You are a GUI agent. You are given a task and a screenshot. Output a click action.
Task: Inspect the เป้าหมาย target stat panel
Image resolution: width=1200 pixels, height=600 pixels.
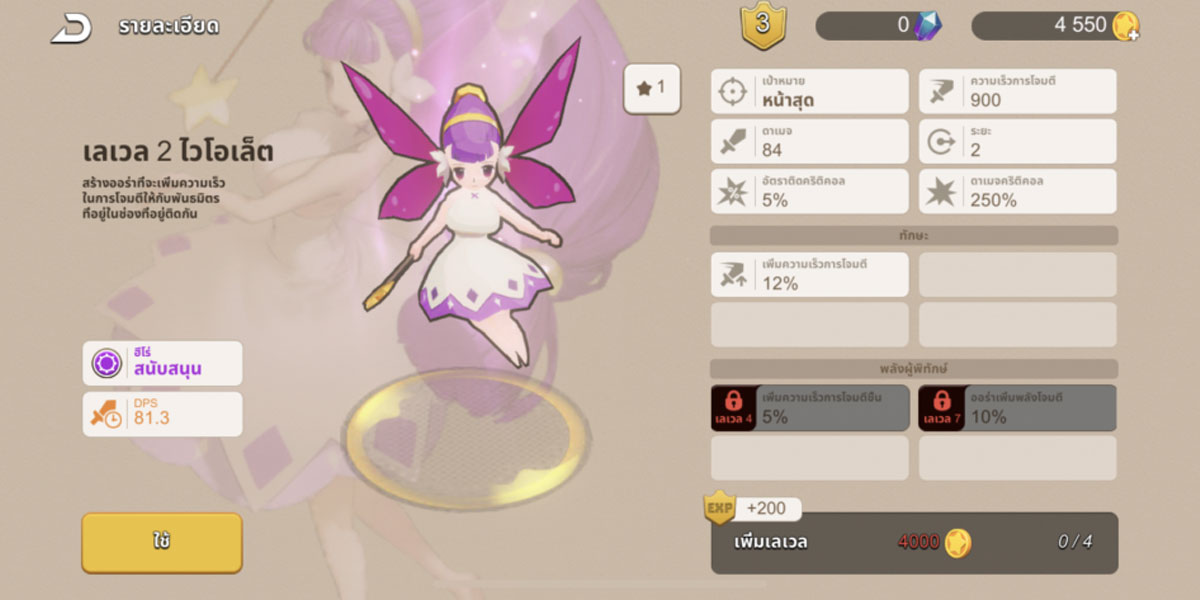(810, 91)
